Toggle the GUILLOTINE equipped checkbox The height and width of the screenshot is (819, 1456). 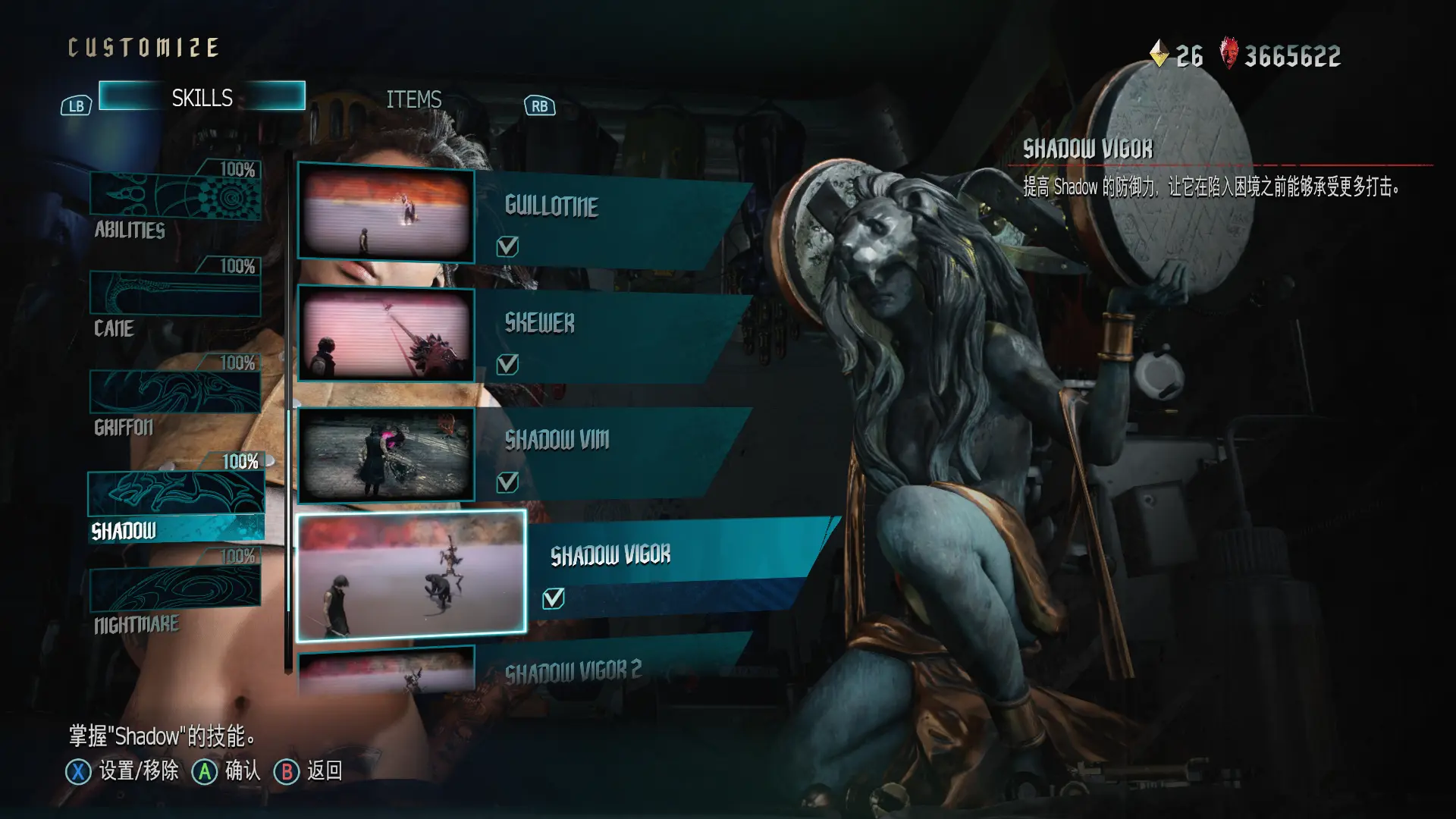click(507, 246)
